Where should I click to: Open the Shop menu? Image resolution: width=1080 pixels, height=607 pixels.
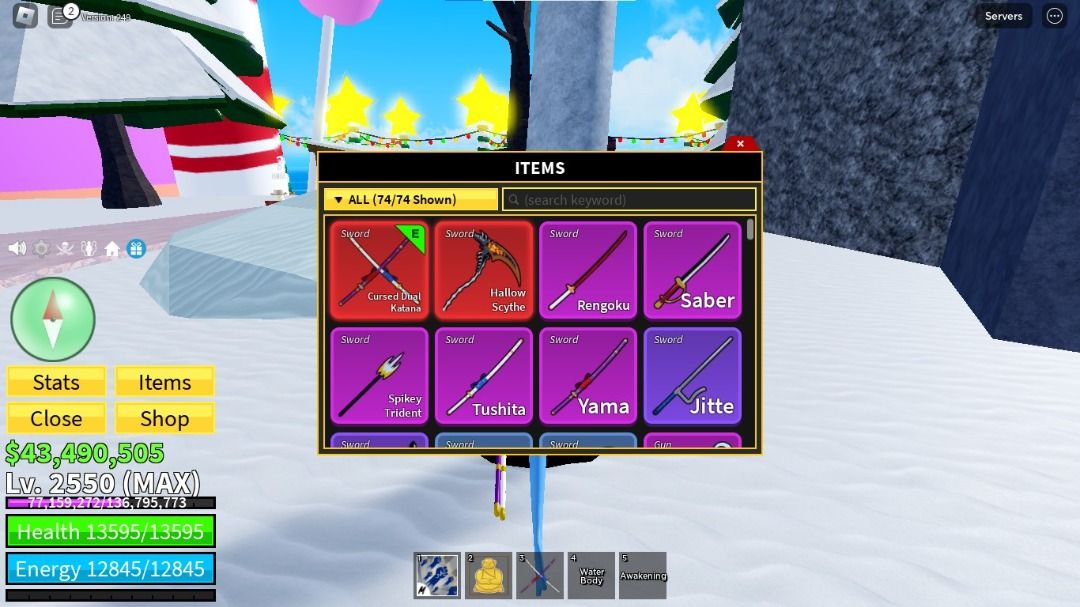(x=164, y=418)
